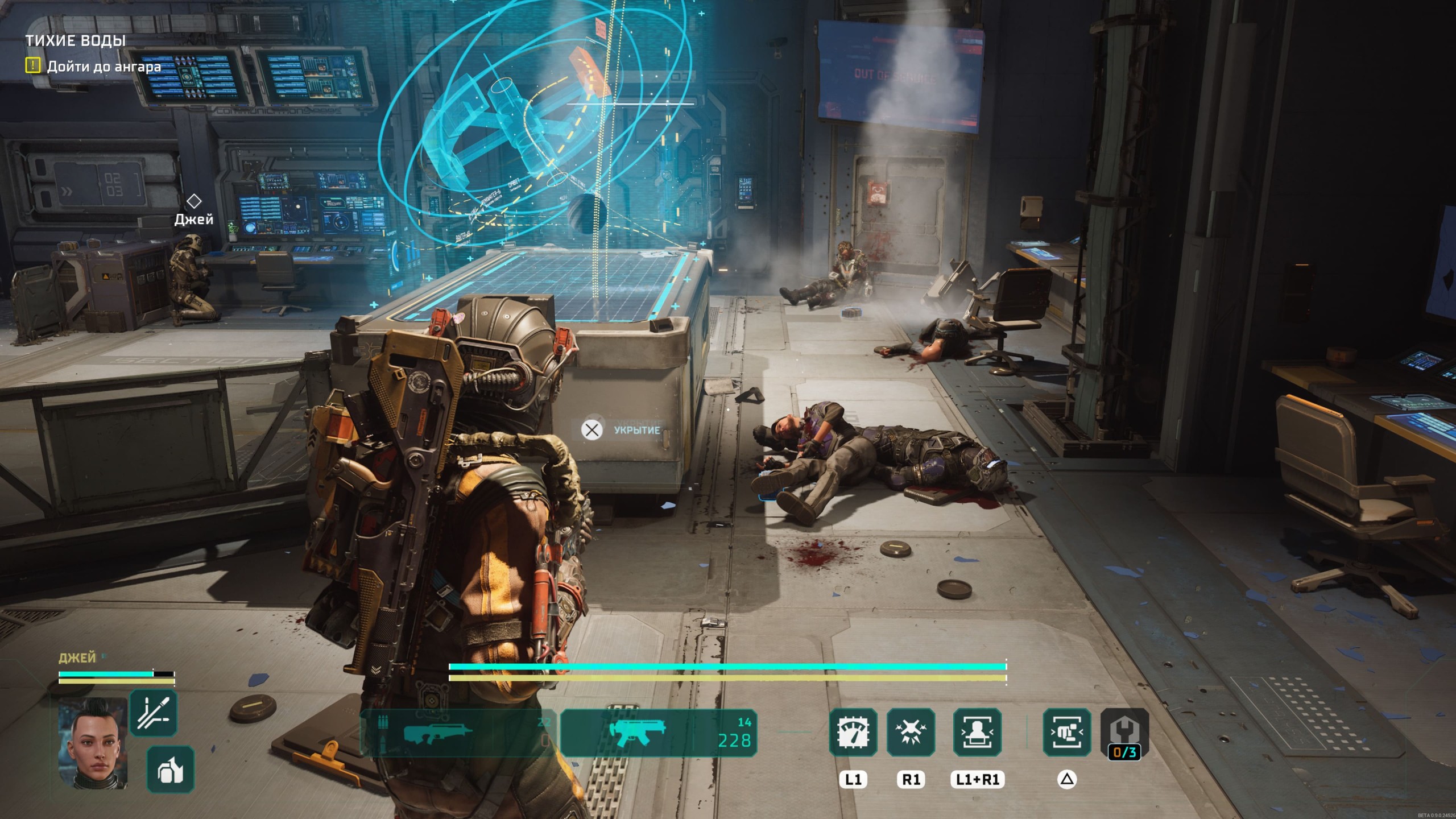Select the submachine gun slot with 228 ammo
The width and height of the screenshot is (1456, 819).
[x=659, y=734]
